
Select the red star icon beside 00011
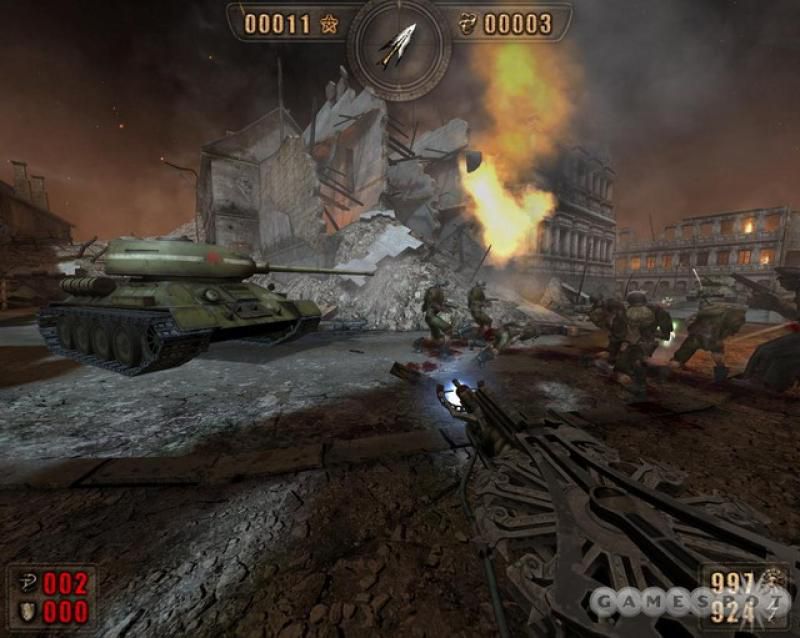[x=329, y=24]
